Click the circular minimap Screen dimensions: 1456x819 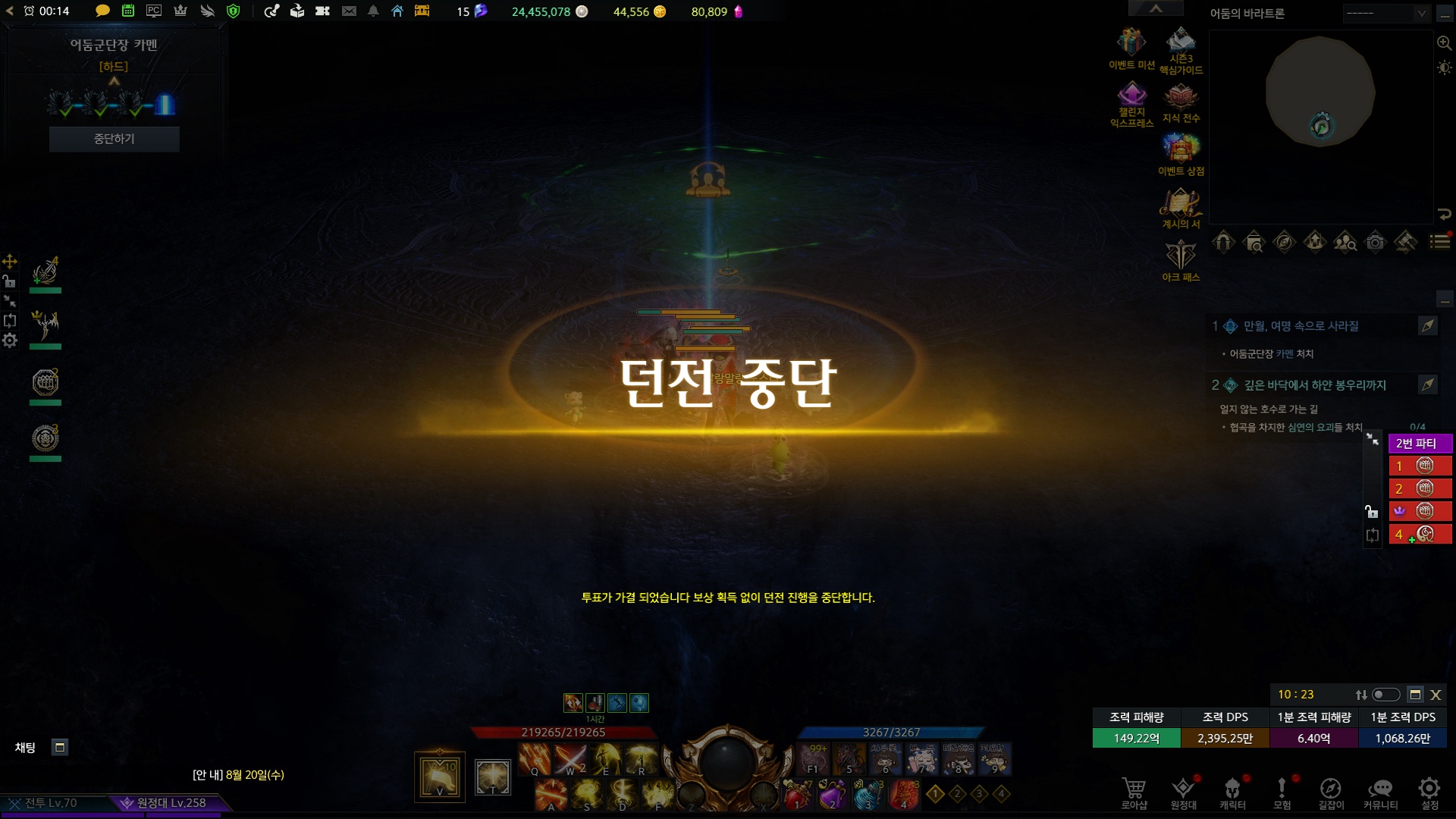click(x=1320, y=93)
